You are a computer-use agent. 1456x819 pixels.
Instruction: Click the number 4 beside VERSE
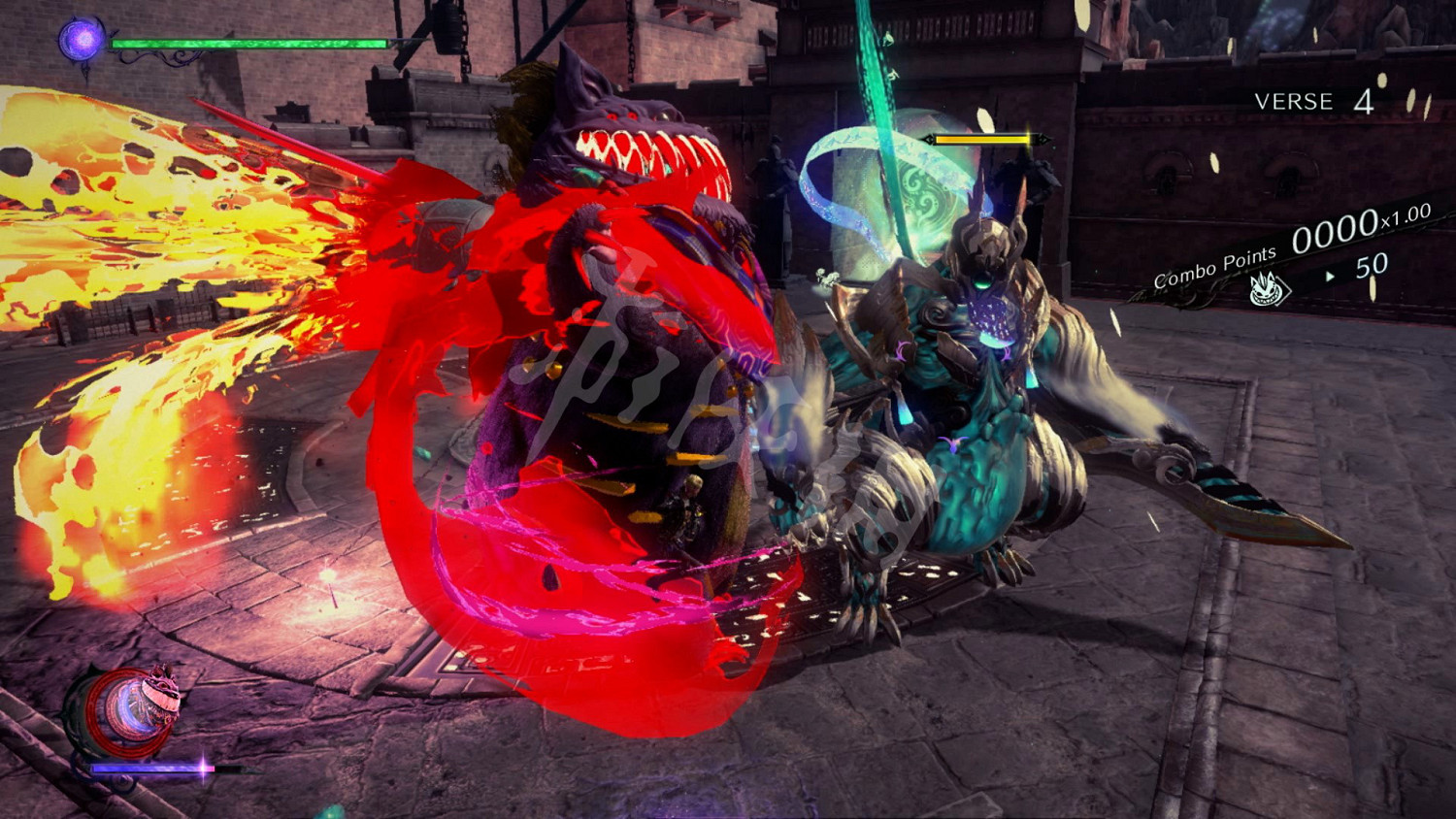pos(1364,101)
